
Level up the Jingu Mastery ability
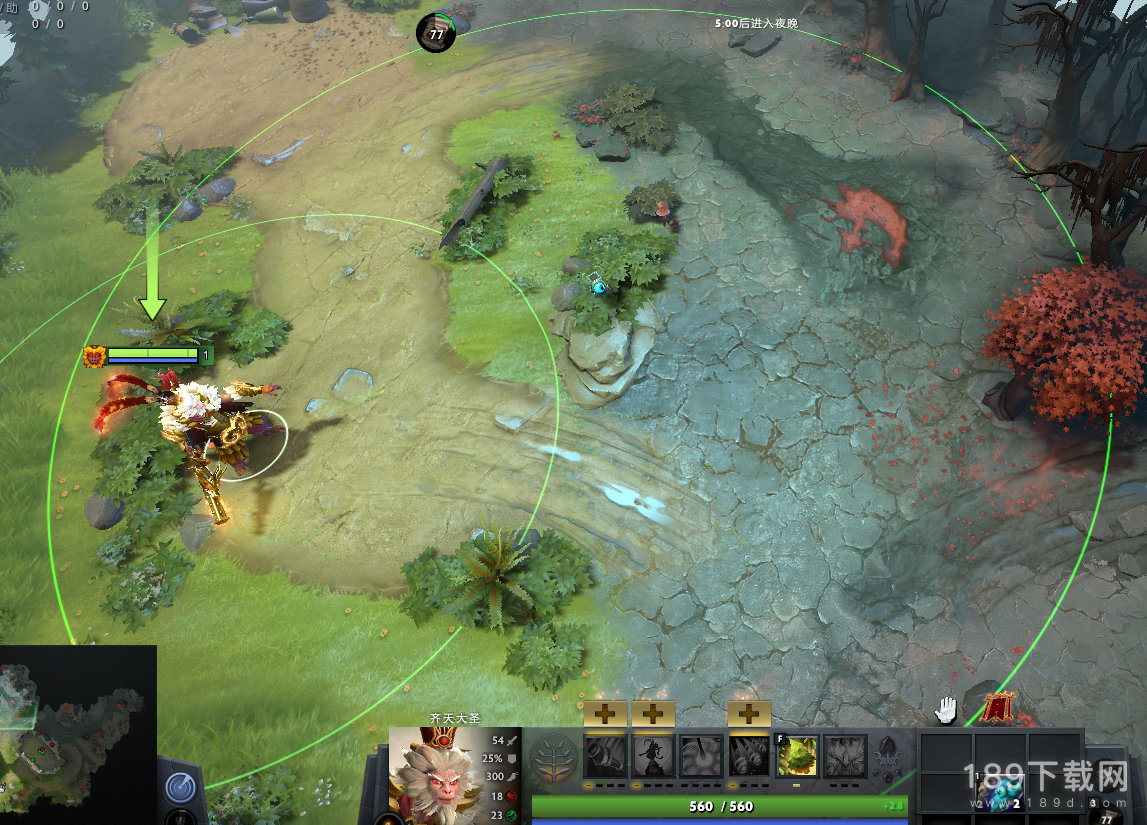(x=749, y=713)
